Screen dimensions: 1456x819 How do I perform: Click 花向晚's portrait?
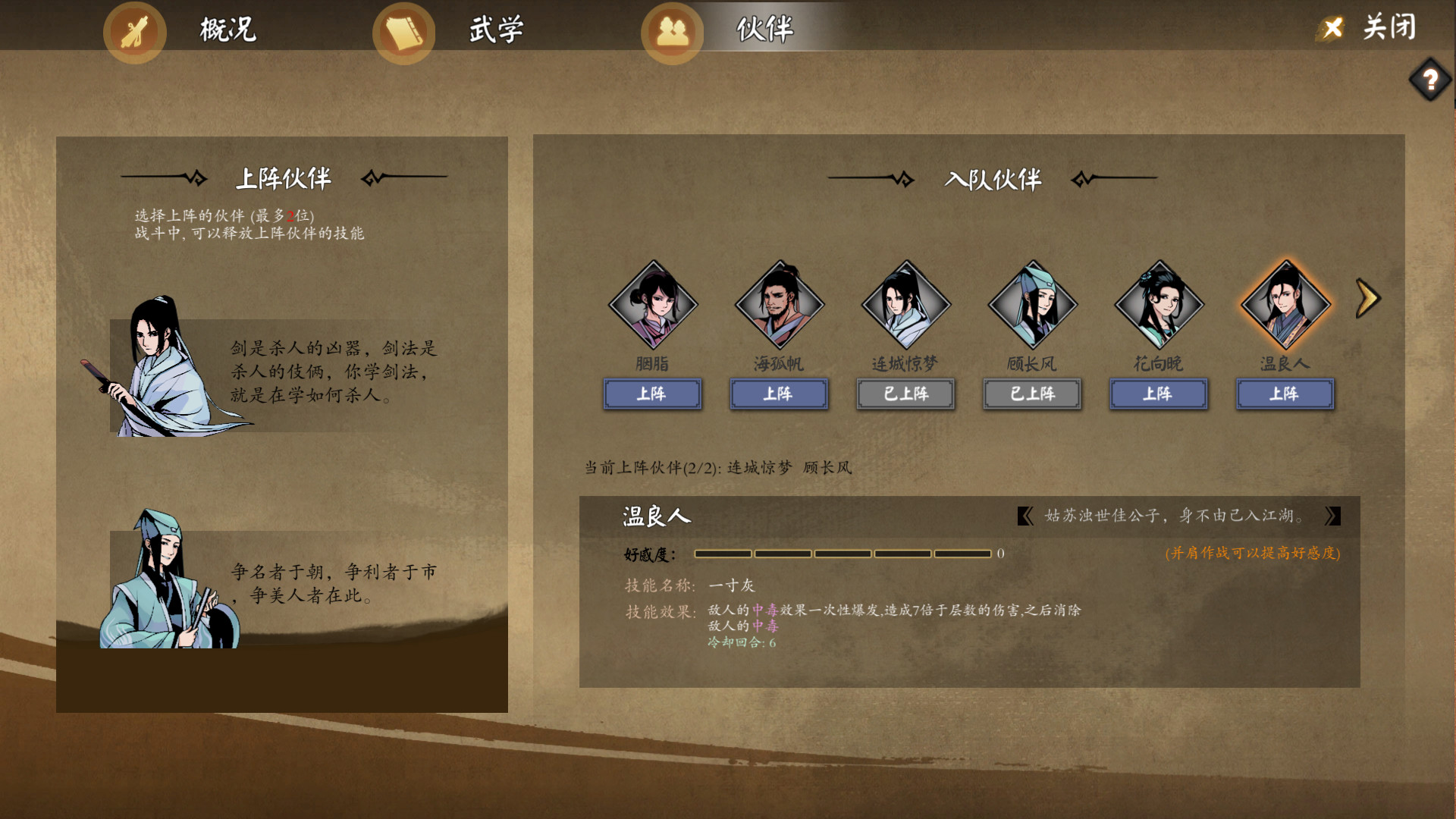(x=1158, y=306)
